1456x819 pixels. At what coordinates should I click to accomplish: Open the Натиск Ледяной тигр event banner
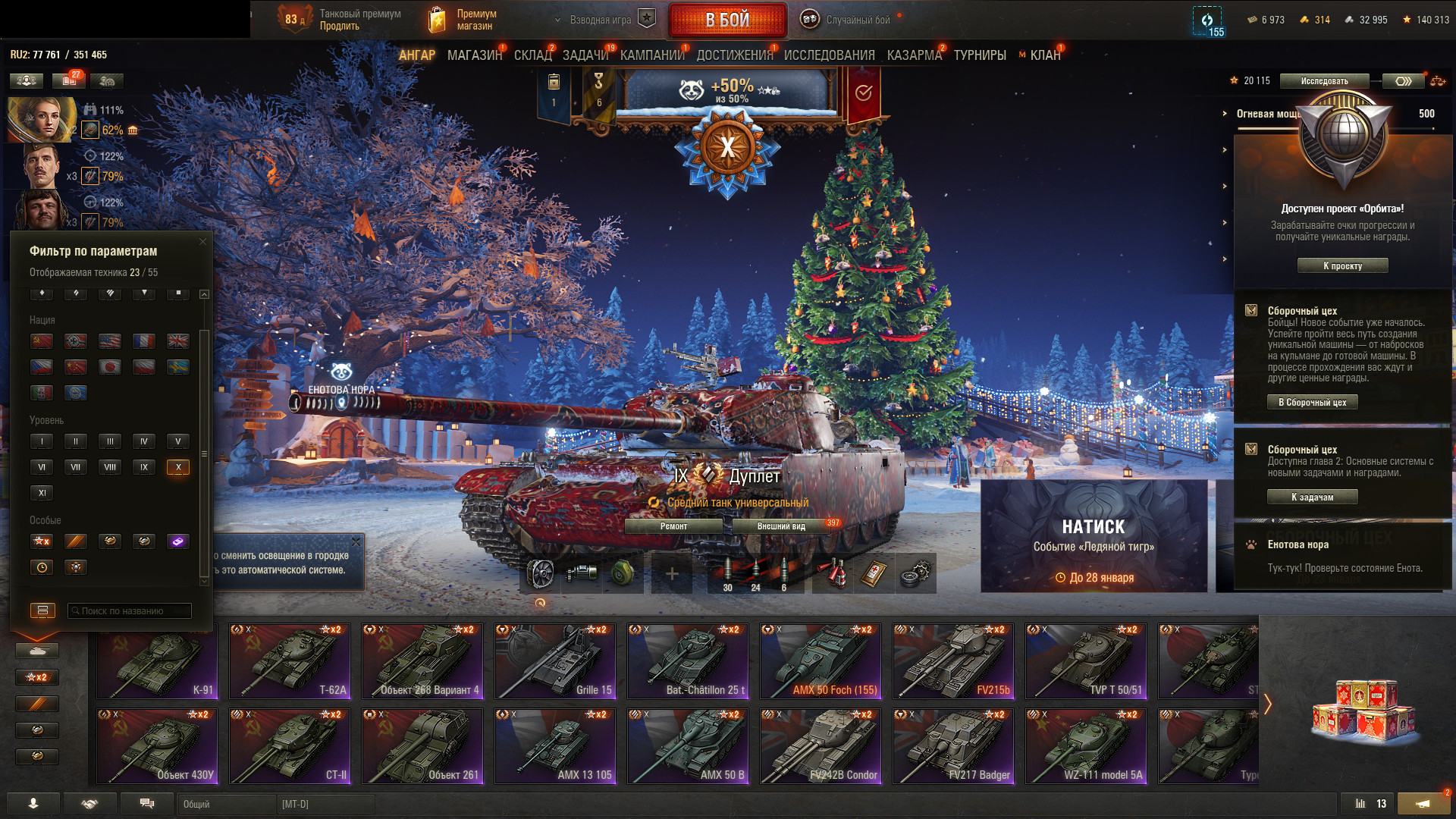click(x=1094, y=536)
